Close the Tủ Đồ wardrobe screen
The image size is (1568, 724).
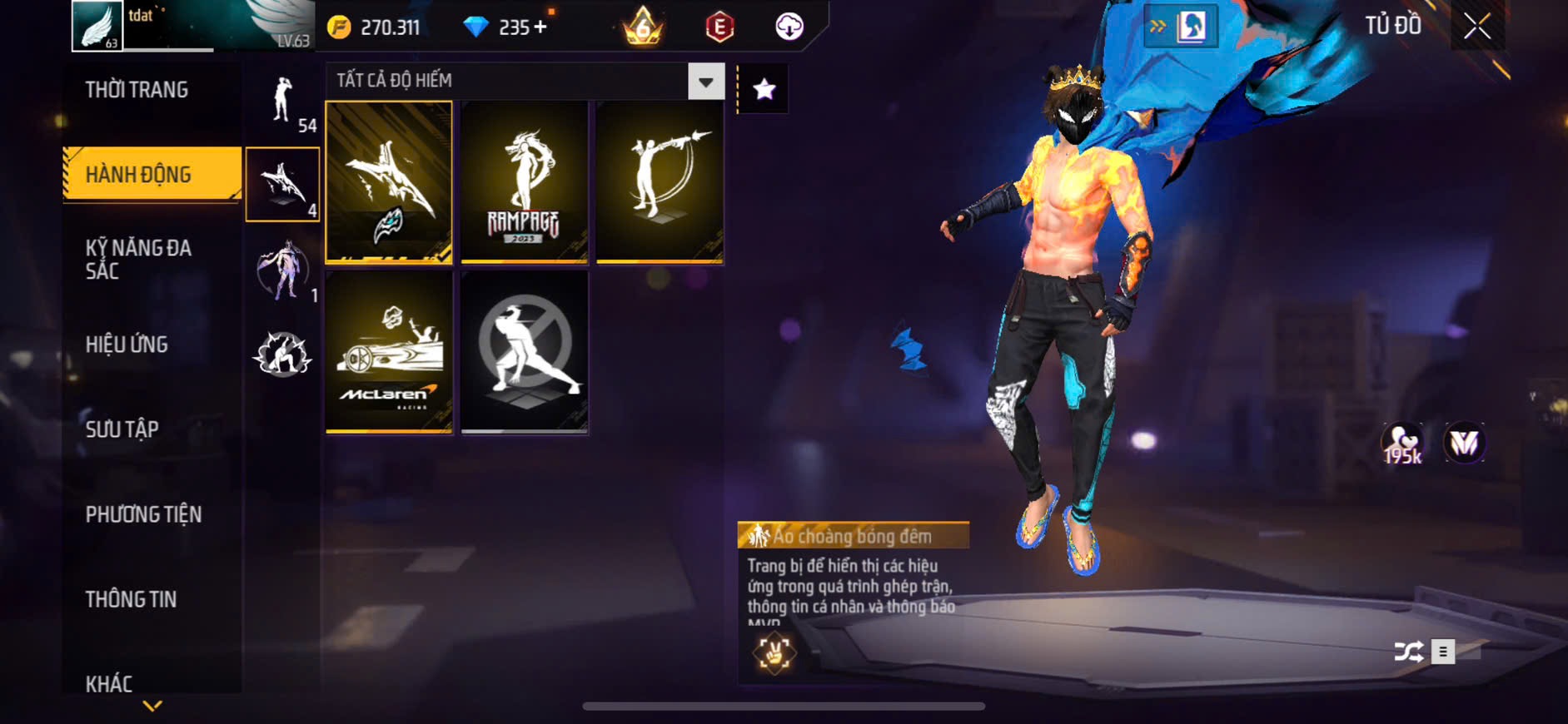point(1477,27)
